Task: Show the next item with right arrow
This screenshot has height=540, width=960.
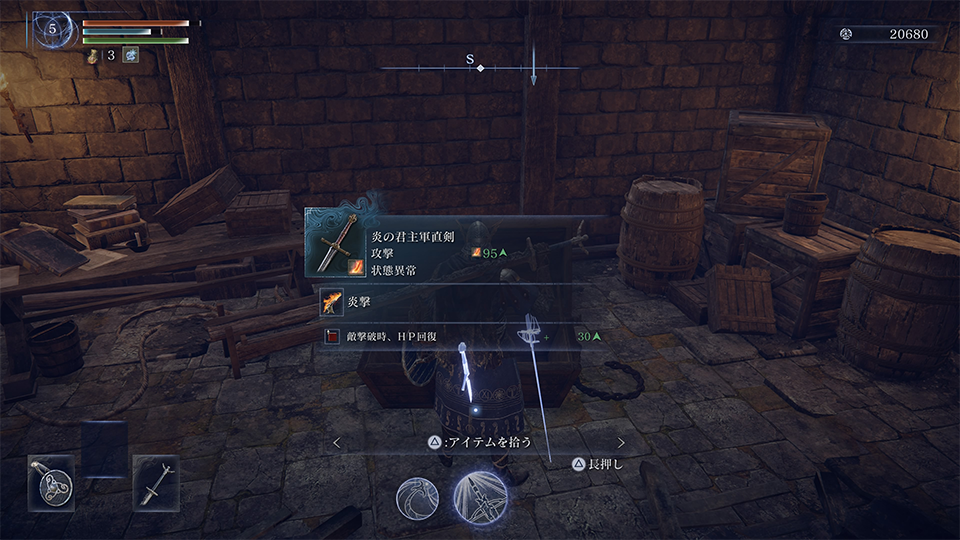Action: (621, 442)
